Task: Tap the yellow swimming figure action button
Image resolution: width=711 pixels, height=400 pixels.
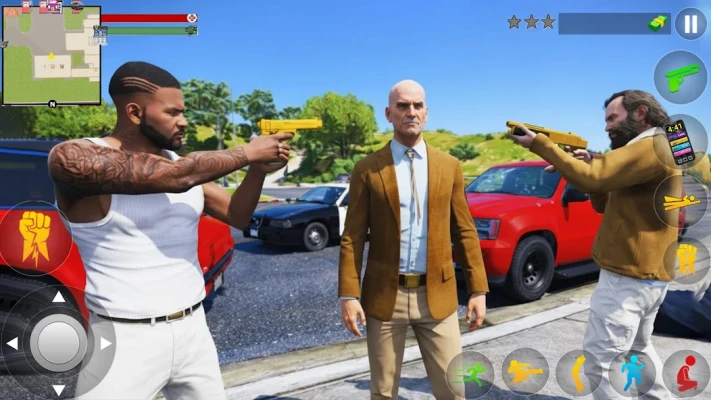Action: [x=683, y=201]
